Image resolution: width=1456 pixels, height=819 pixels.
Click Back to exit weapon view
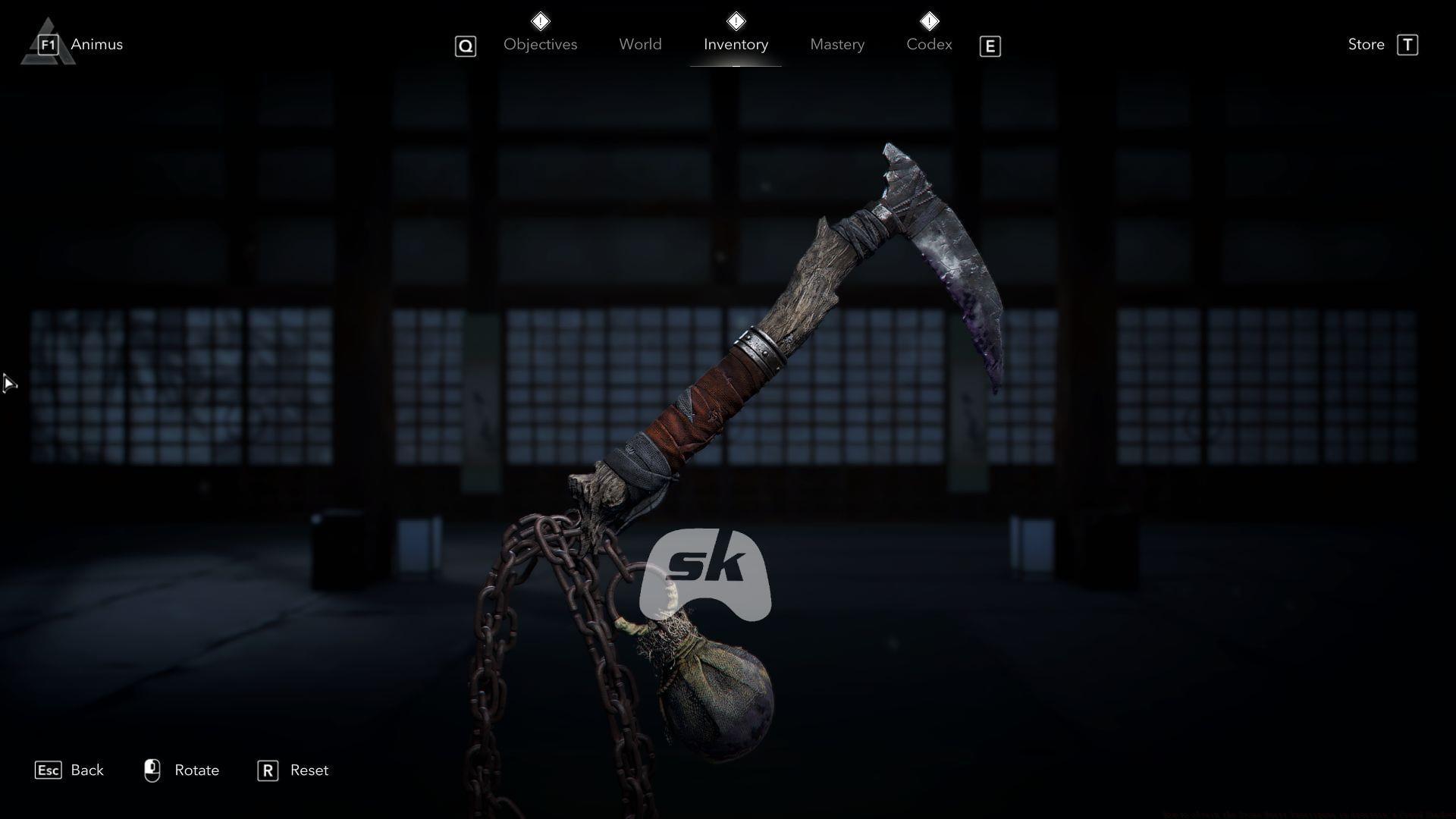click(87, 770)
